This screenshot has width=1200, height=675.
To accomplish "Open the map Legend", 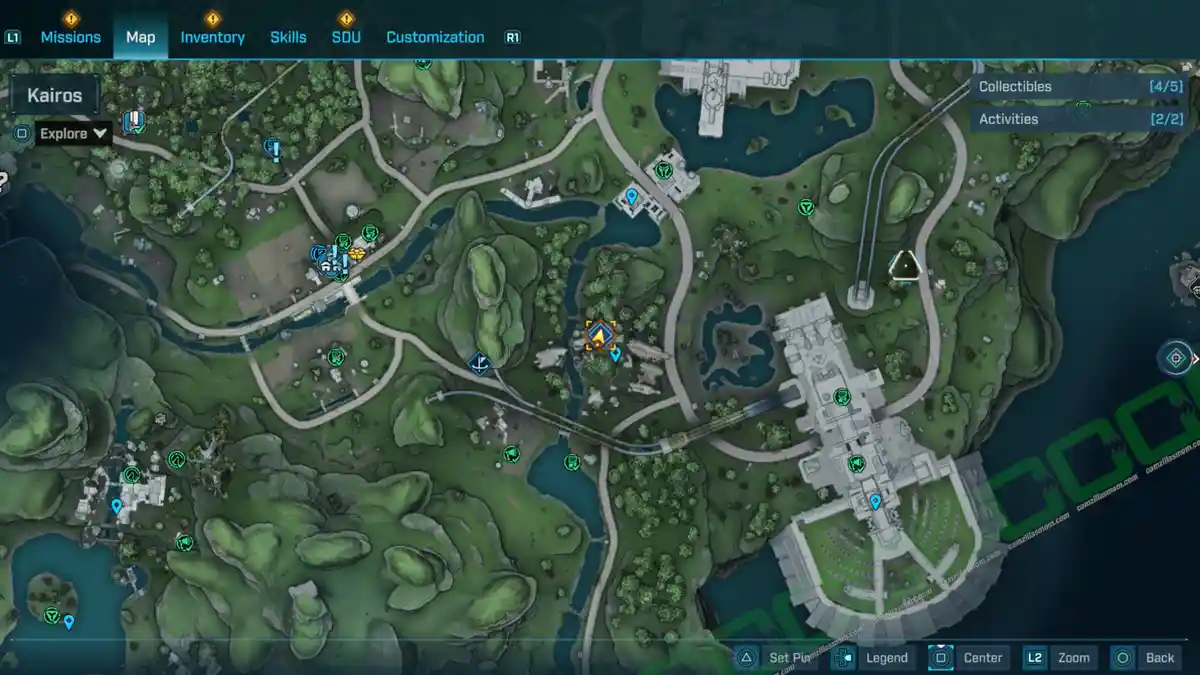I will (874, 657).
